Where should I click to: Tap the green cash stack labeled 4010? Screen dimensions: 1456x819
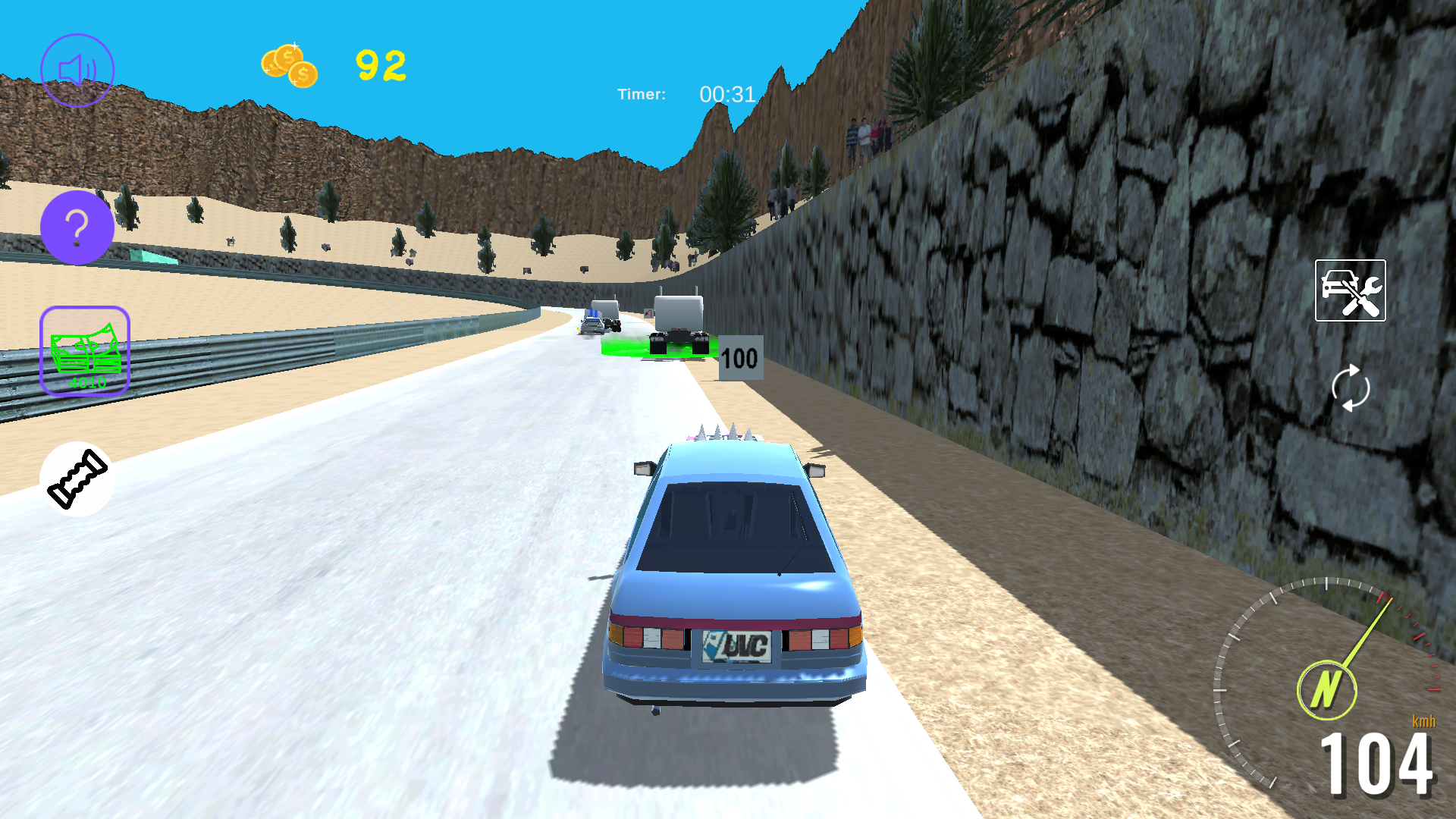84,351
